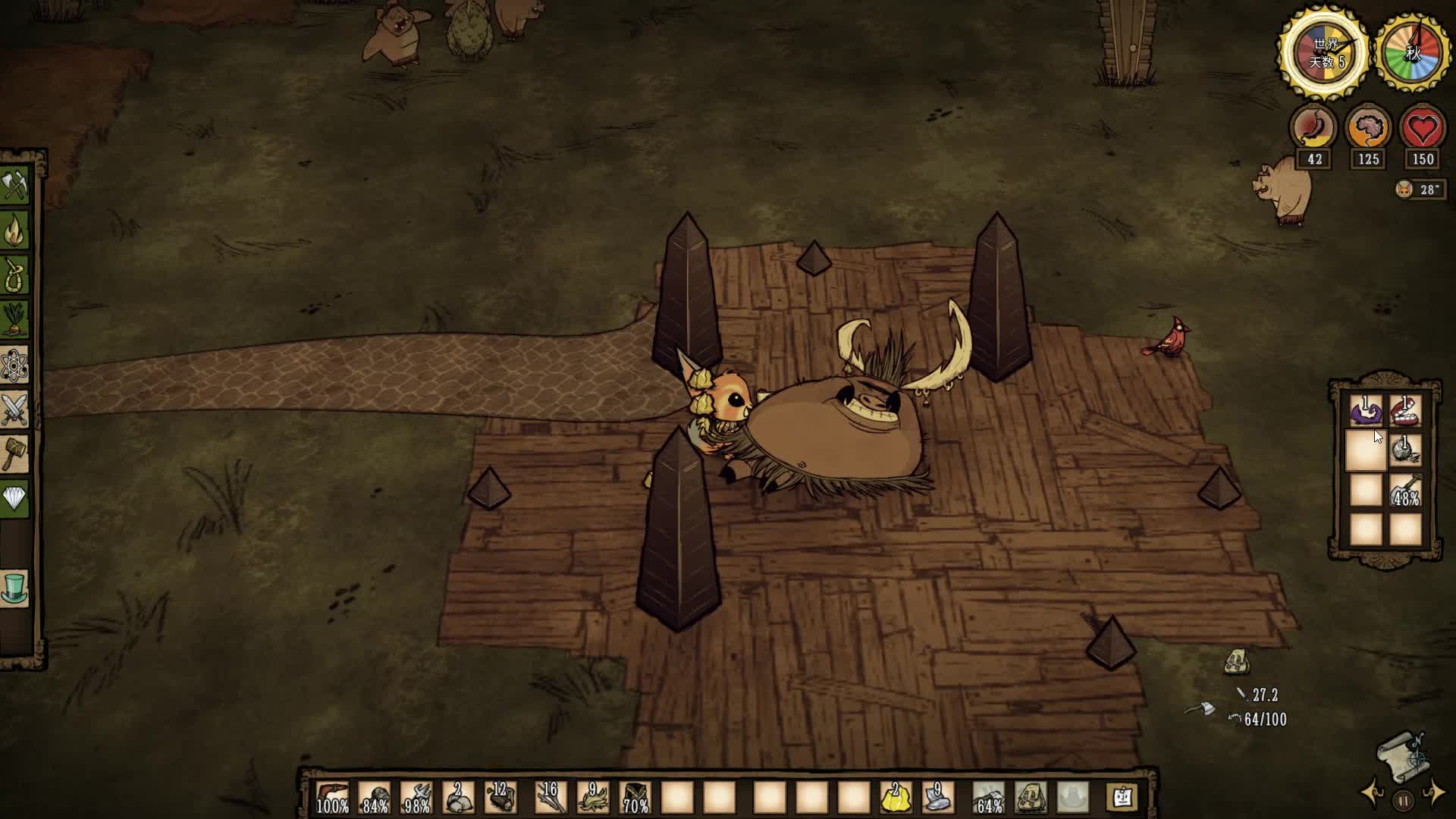The width and height of the screenshot is (1456, 819).
Task: Open the Food crafting tab with carrot icon
Action: point(14,320)
